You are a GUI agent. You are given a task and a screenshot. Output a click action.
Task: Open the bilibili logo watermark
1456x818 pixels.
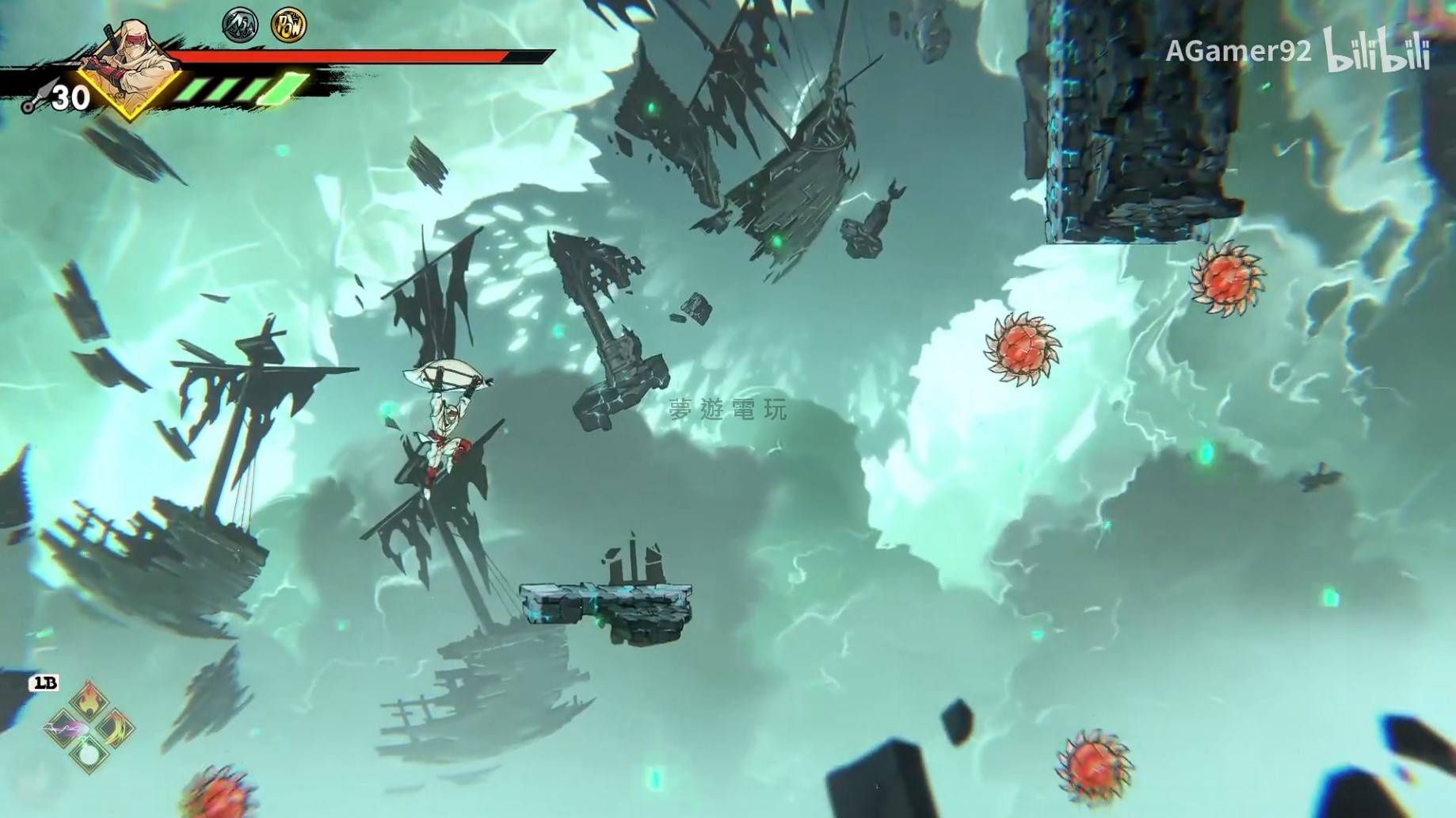click(1378, 53)
